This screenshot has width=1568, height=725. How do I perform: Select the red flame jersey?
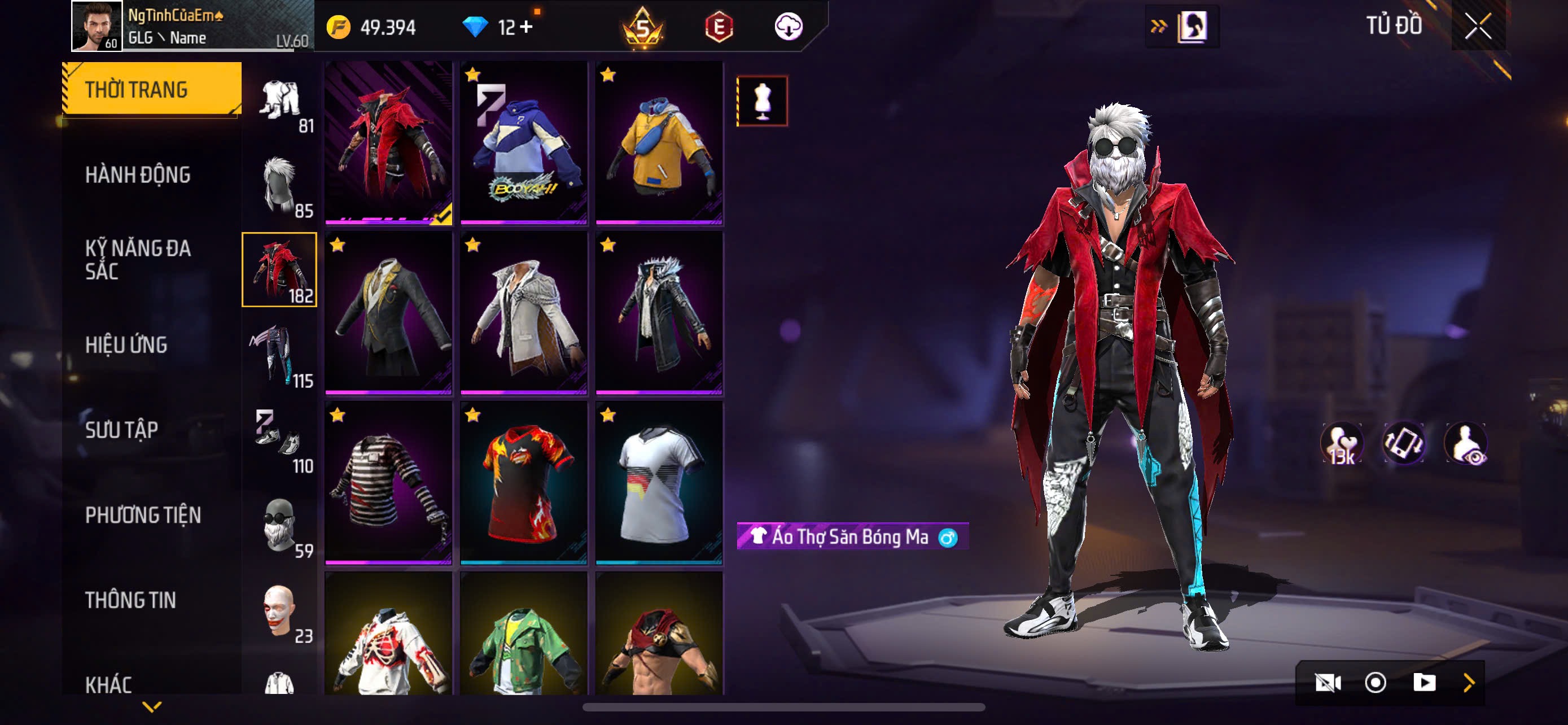[523, 483]
